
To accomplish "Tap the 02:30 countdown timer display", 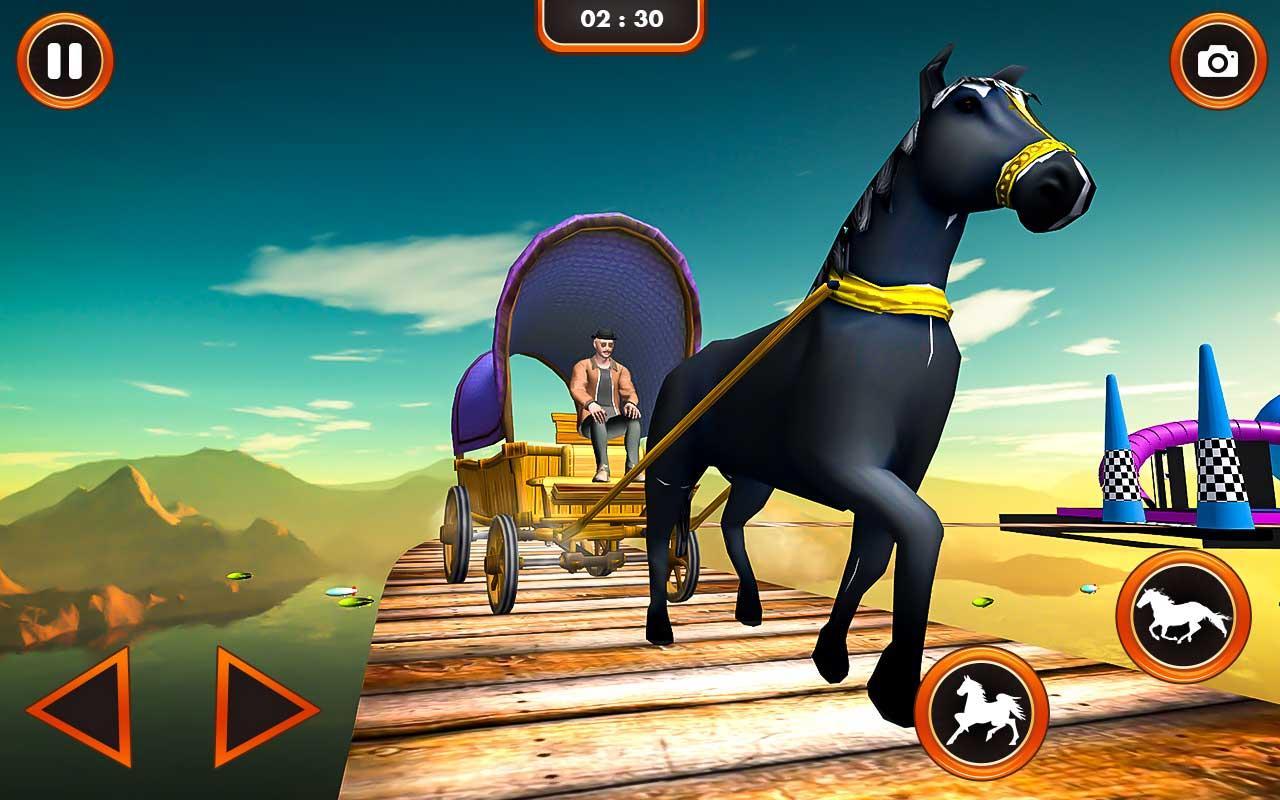I will 622,17.
